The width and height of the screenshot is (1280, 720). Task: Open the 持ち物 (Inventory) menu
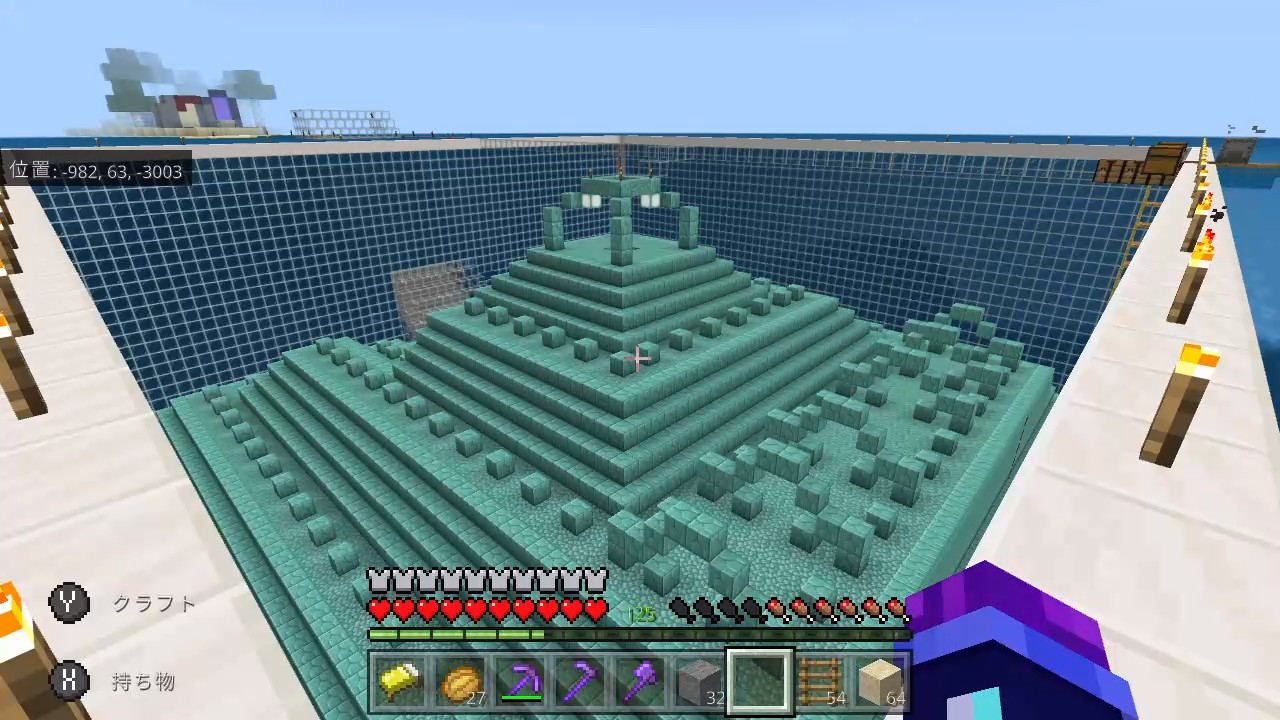[143, 682]
